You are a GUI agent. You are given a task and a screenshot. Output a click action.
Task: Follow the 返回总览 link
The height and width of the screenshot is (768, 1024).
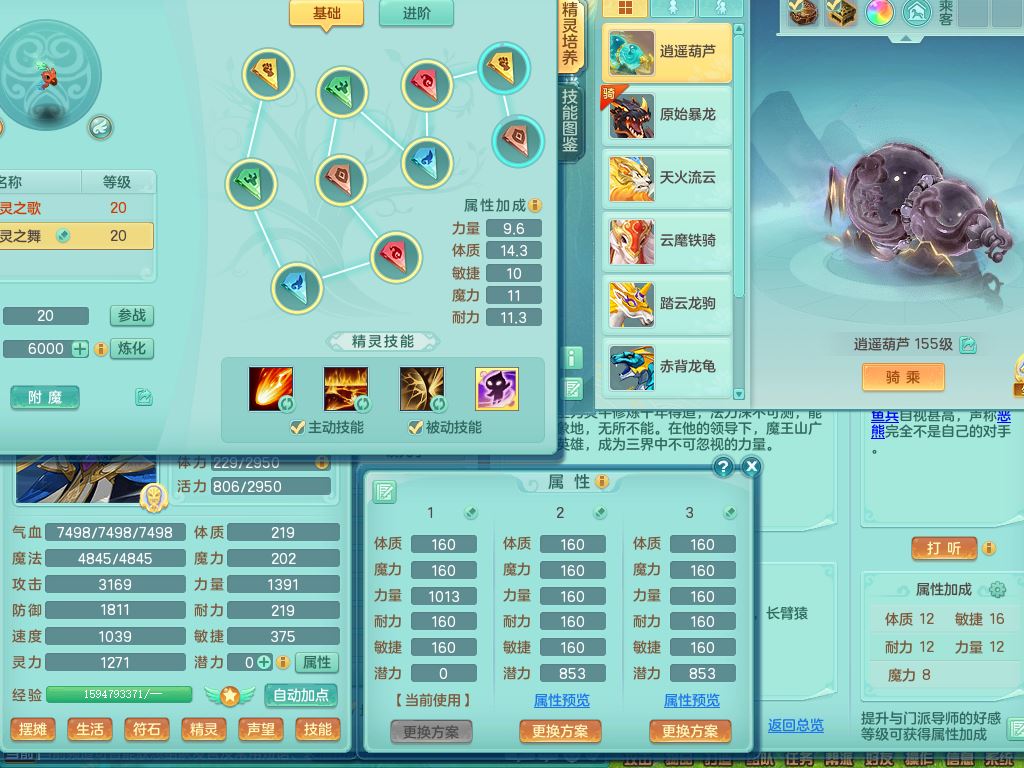(795, 725)
